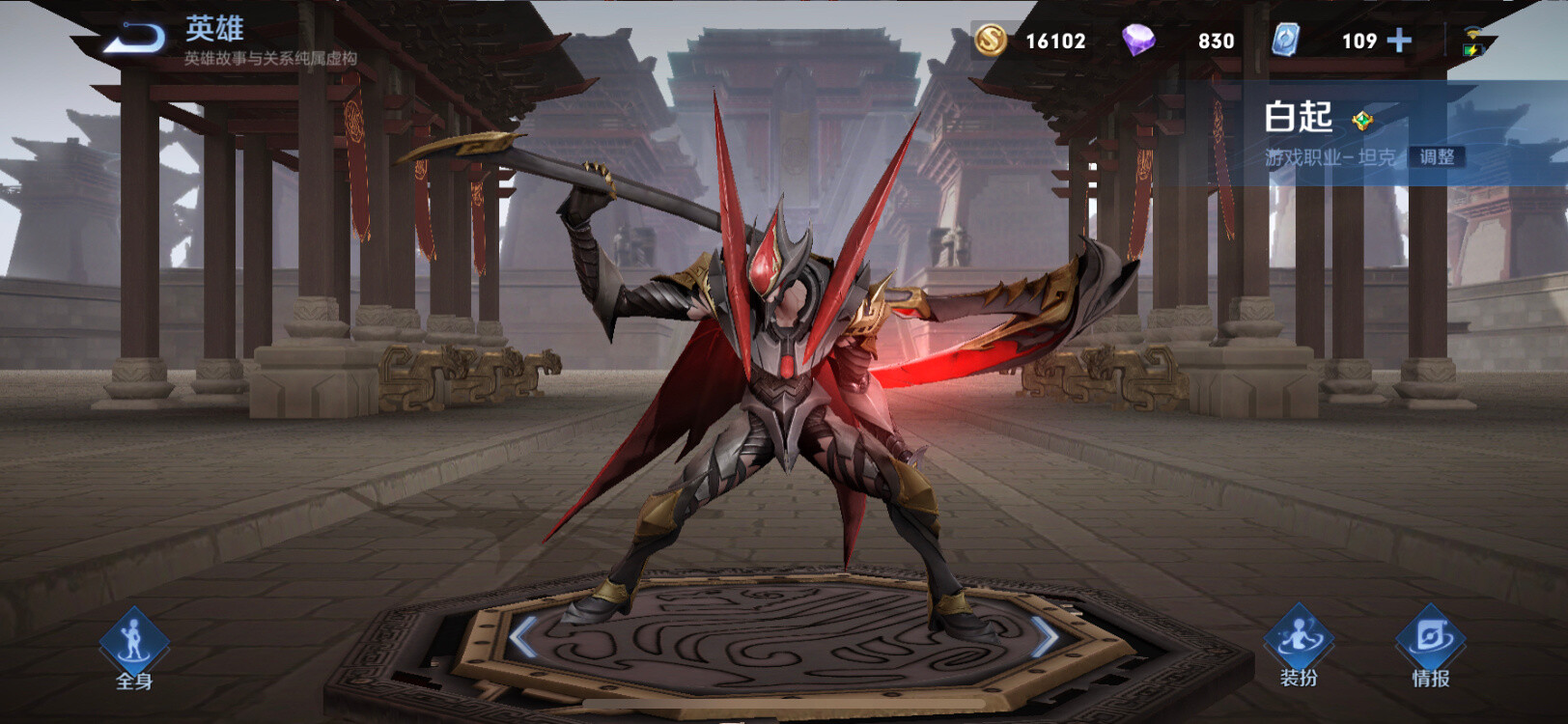Tap the blue voucher ticket icon

pos(1285,41)
